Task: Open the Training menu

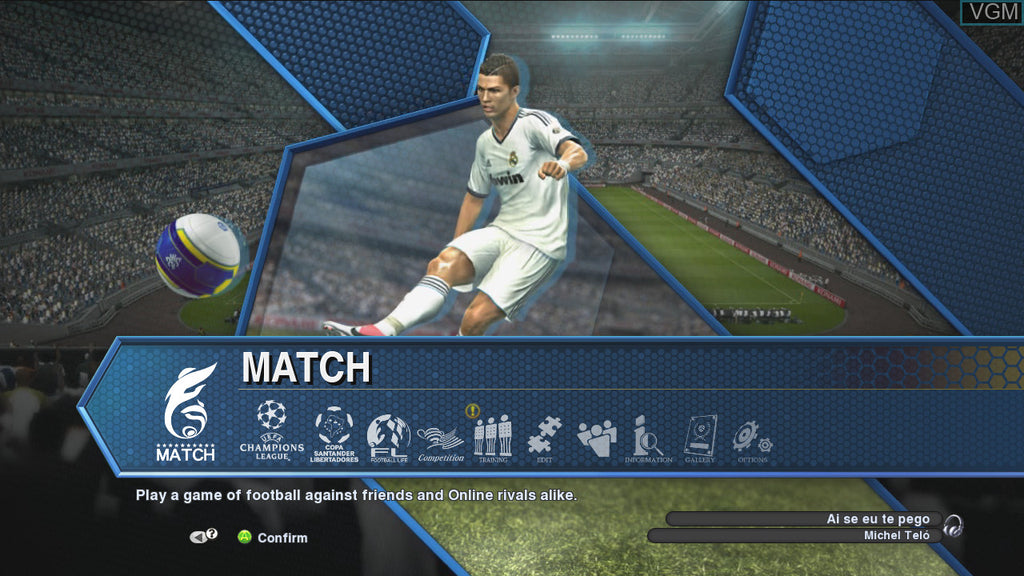Action: pos(492,438)
